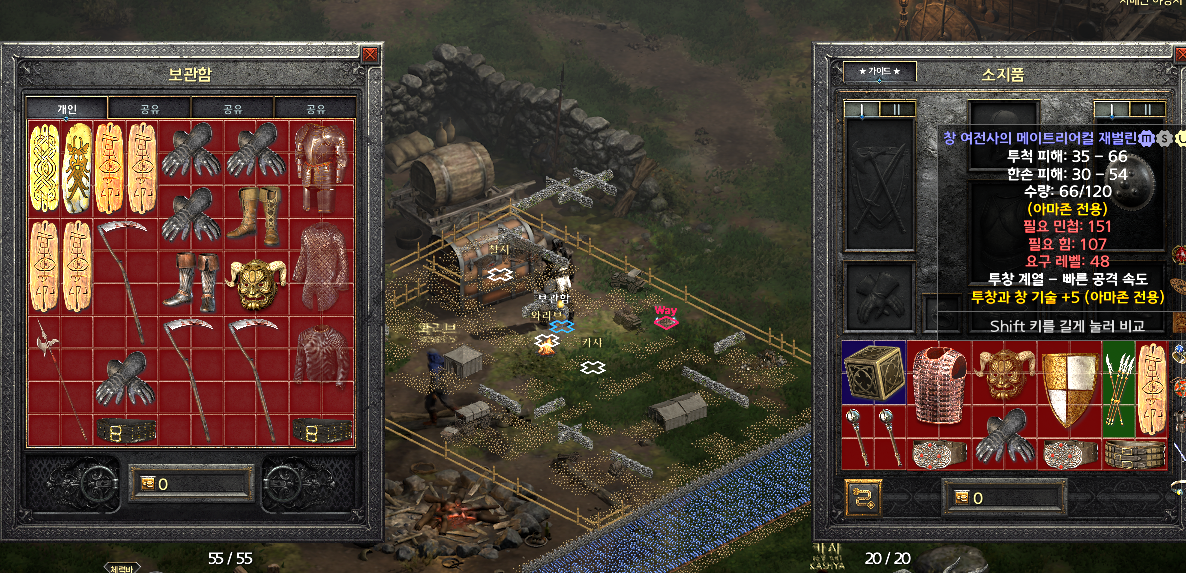Switch to the personal 개인 stash tab
Screen dimensions: 1186x573
[66, 109]
